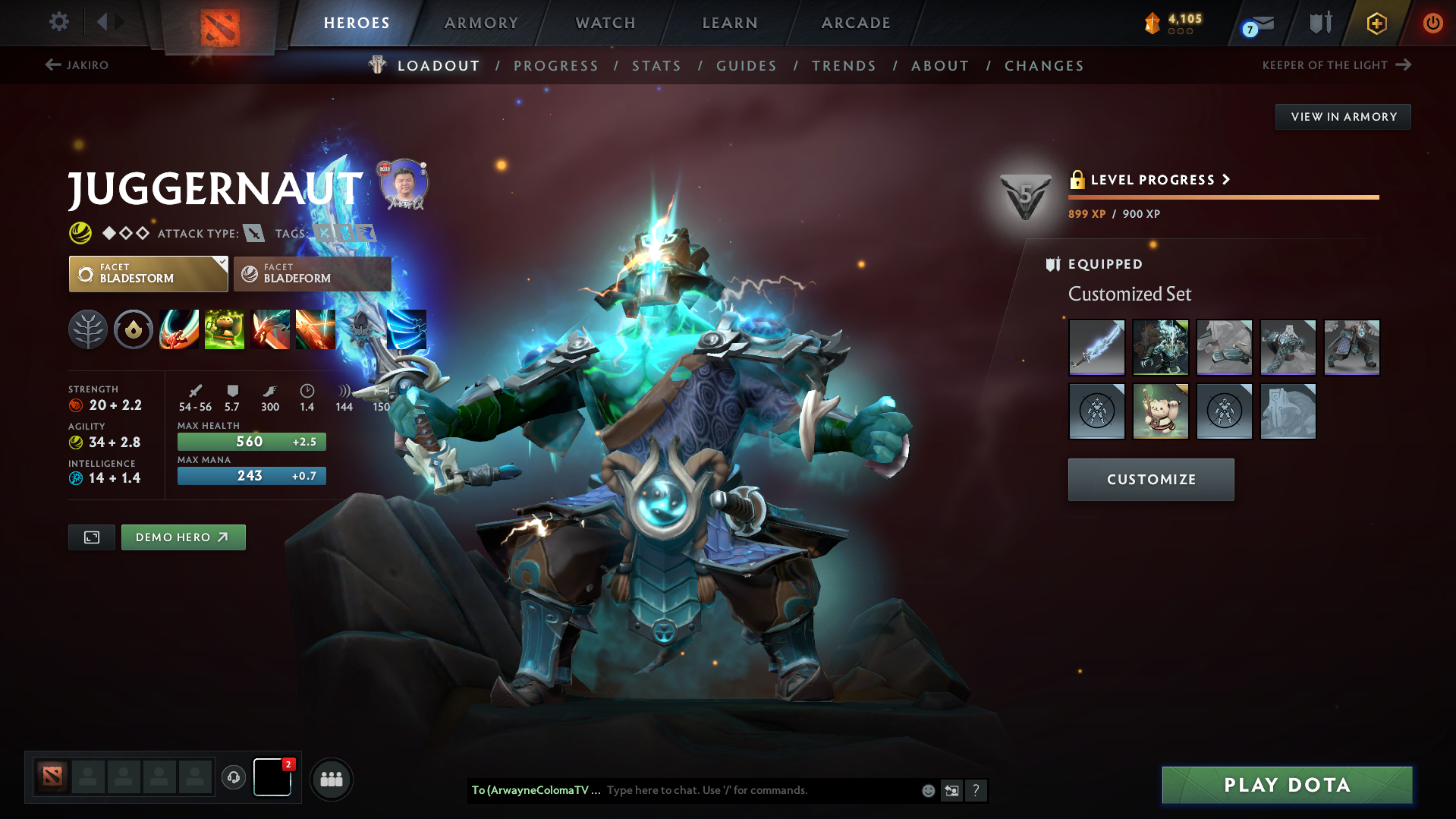Image resolution: width=1456 pixels, height=819 pixels.
Task: View the innate ability icon
Action: (134, 329)
